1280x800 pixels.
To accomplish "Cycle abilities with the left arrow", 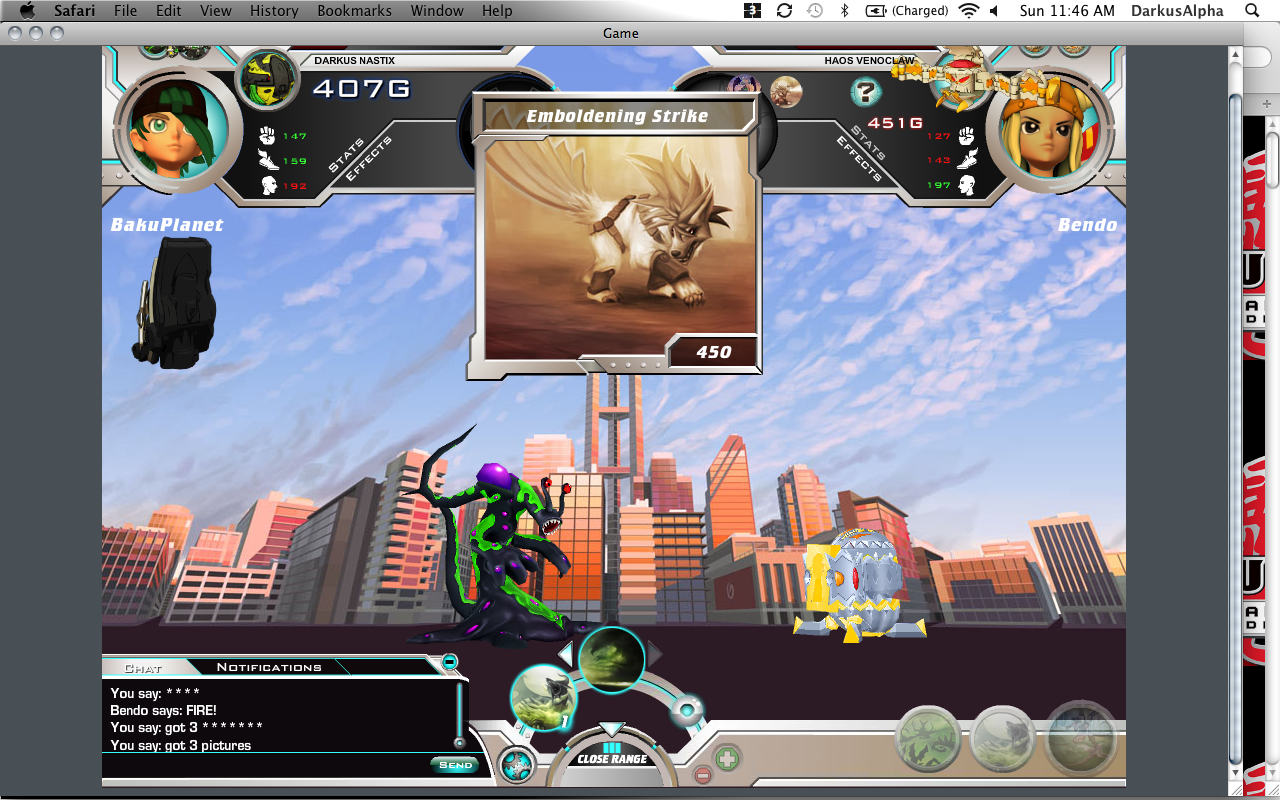I will (565, 655).
